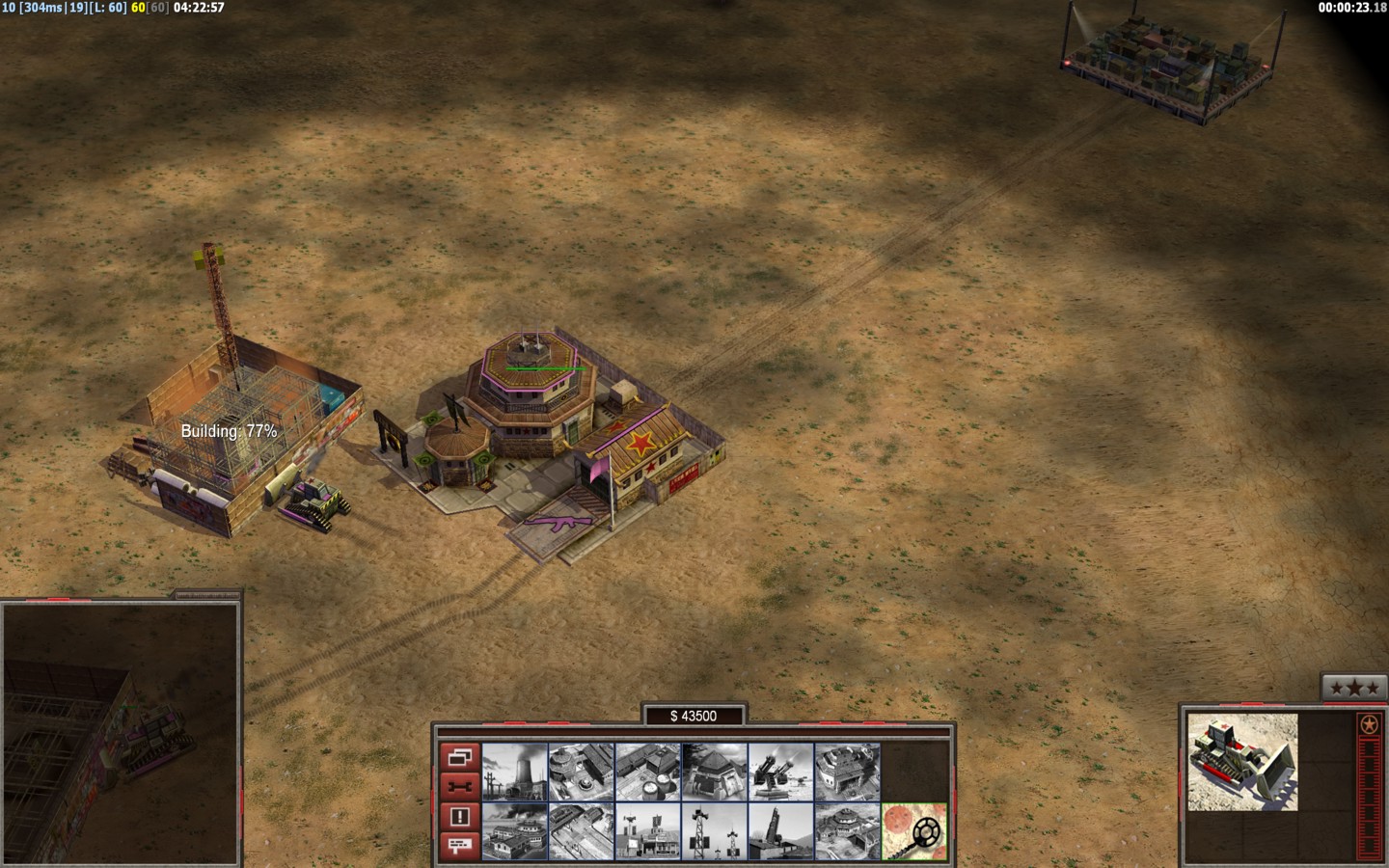This screenshot has height=868, width=1389.
Task: Click the overlapping windows red button
Action: click(x=459, y=757)
